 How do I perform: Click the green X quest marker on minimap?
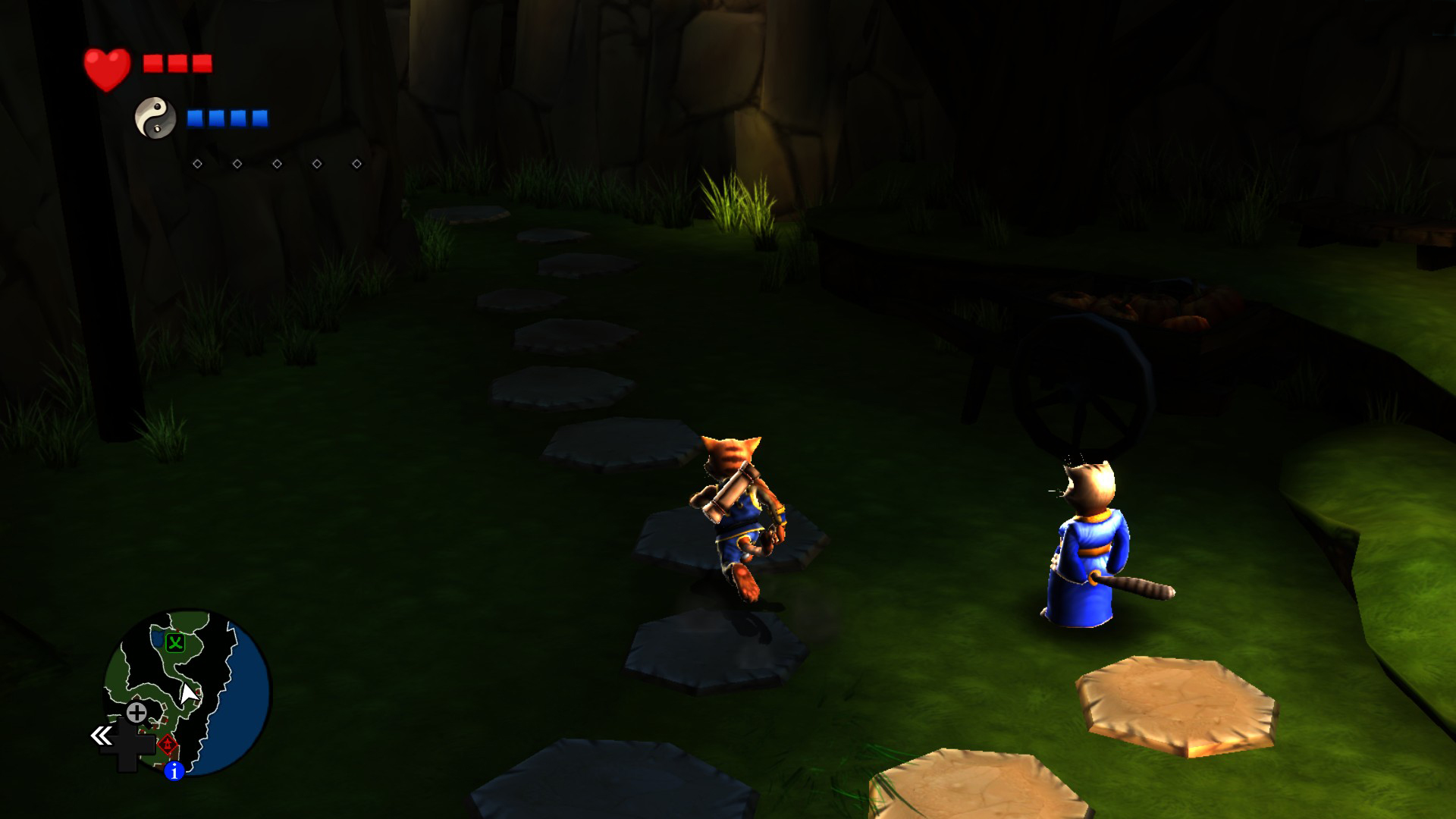pos(175,643)
